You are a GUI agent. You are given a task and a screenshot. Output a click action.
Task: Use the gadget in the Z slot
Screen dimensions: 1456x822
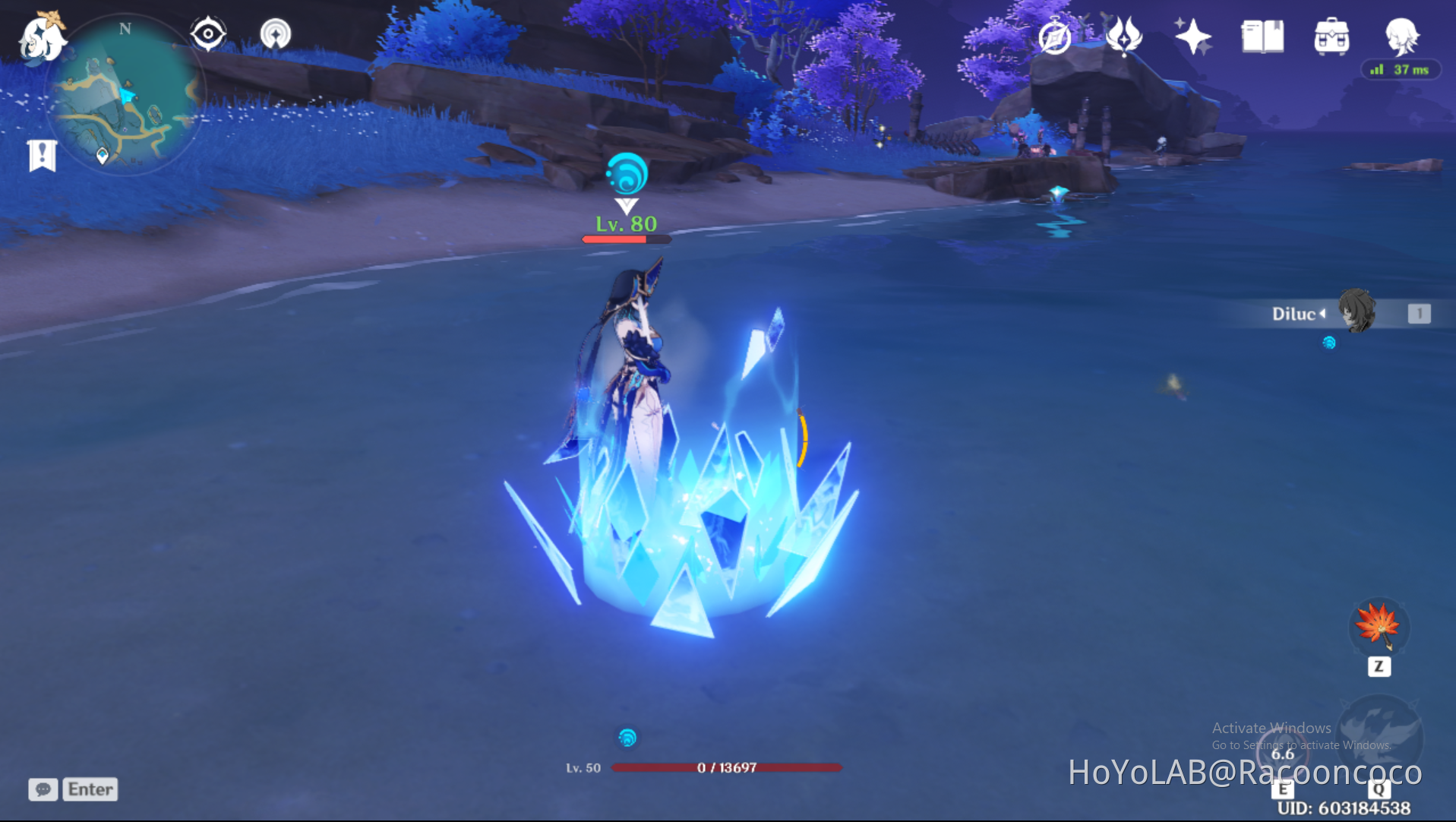(1379, 628)
